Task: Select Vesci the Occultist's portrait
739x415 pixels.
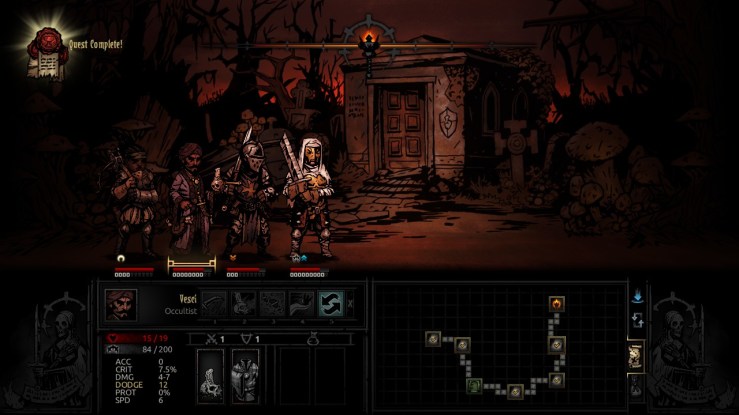Action: click(x=121, y=305)
